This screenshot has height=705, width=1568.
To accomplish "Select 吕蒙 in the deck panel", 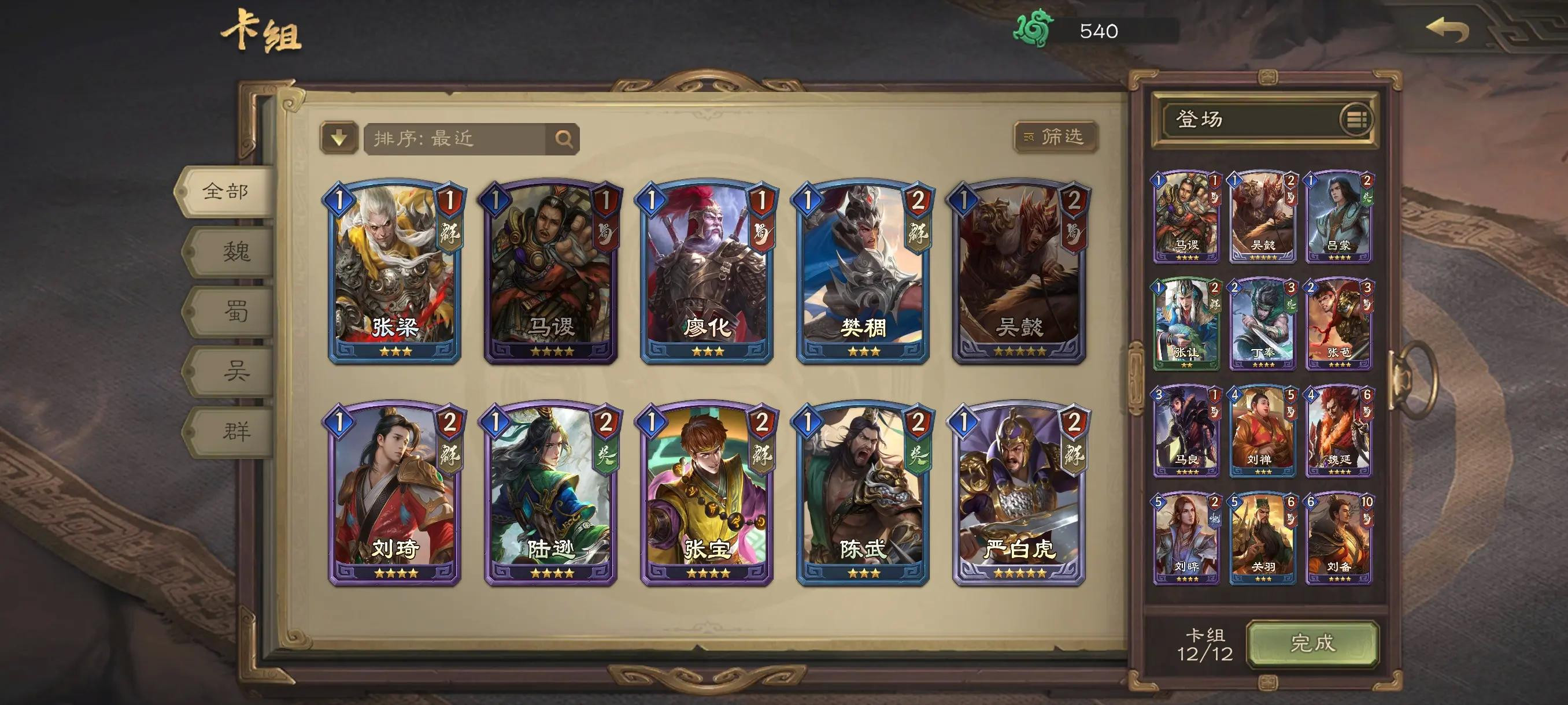I will coord(1338,217).
